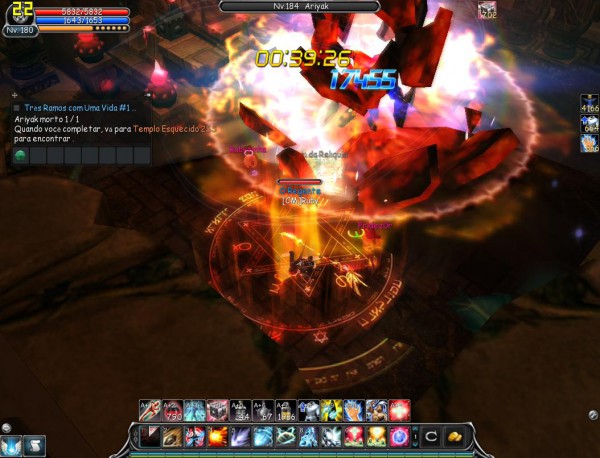Open the Tres Ramos com Uma Vida quest entry
The image size is (600, 458).
pos(75,107)
